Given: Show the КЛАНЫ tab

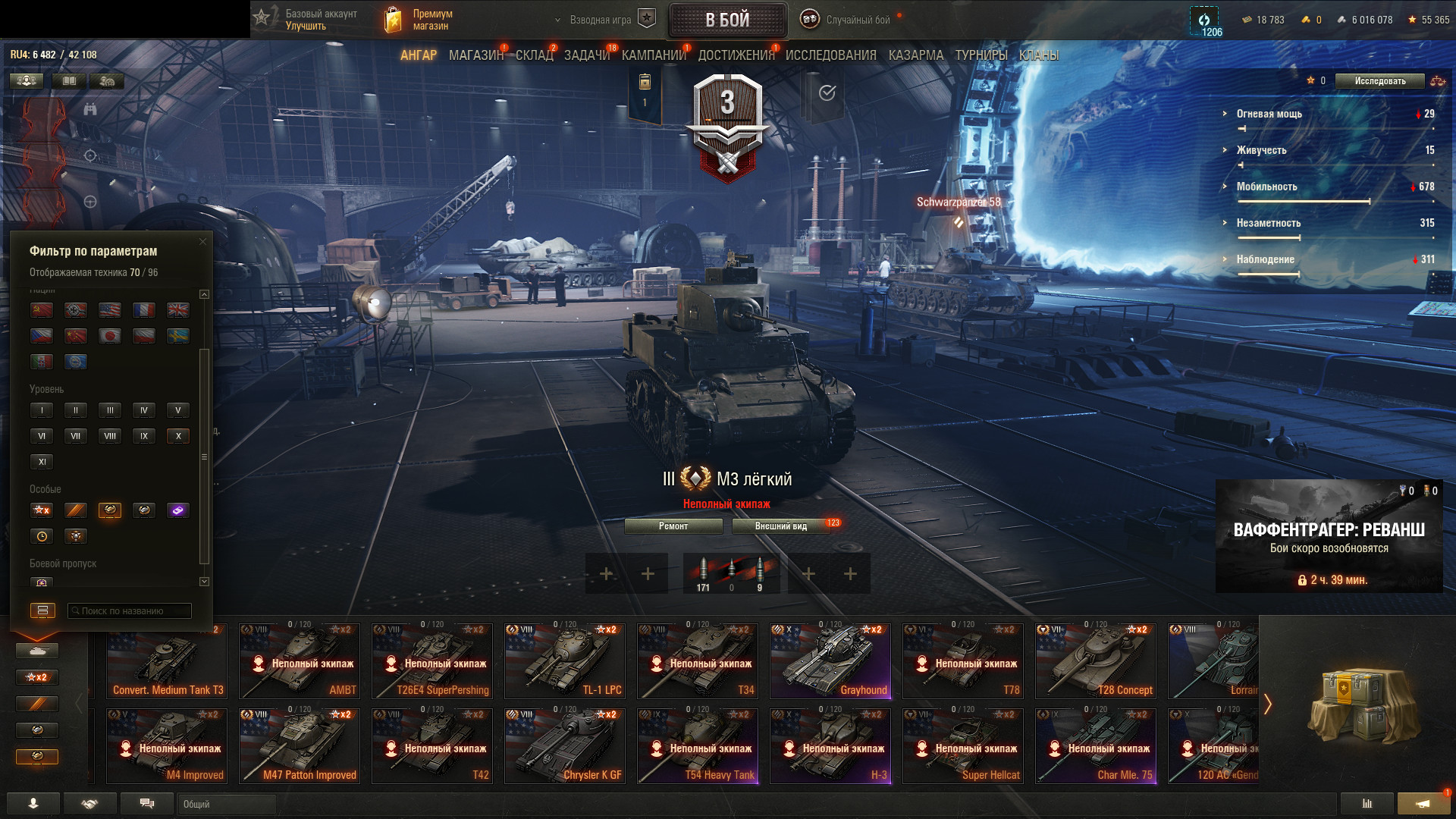Looking at the screenshot, I should (1038, 55).
